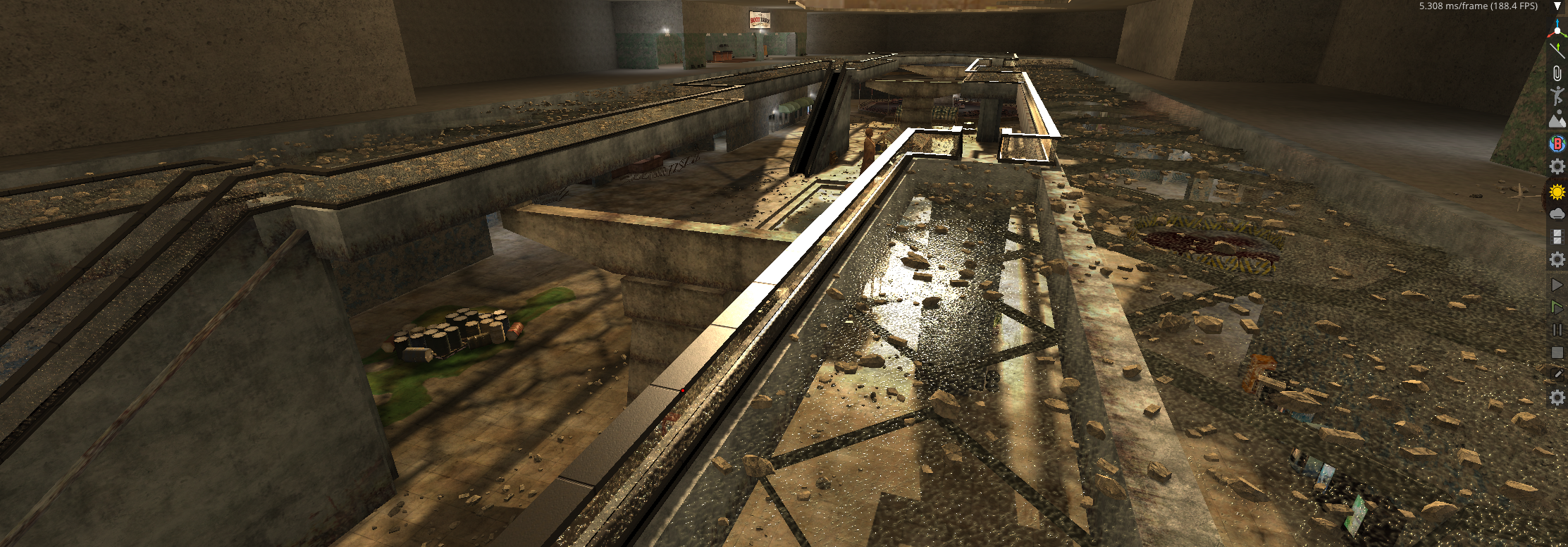1568x547 pixels.
Task: Toggle the yellow sun lighting button
Action: coord(1557,191)
